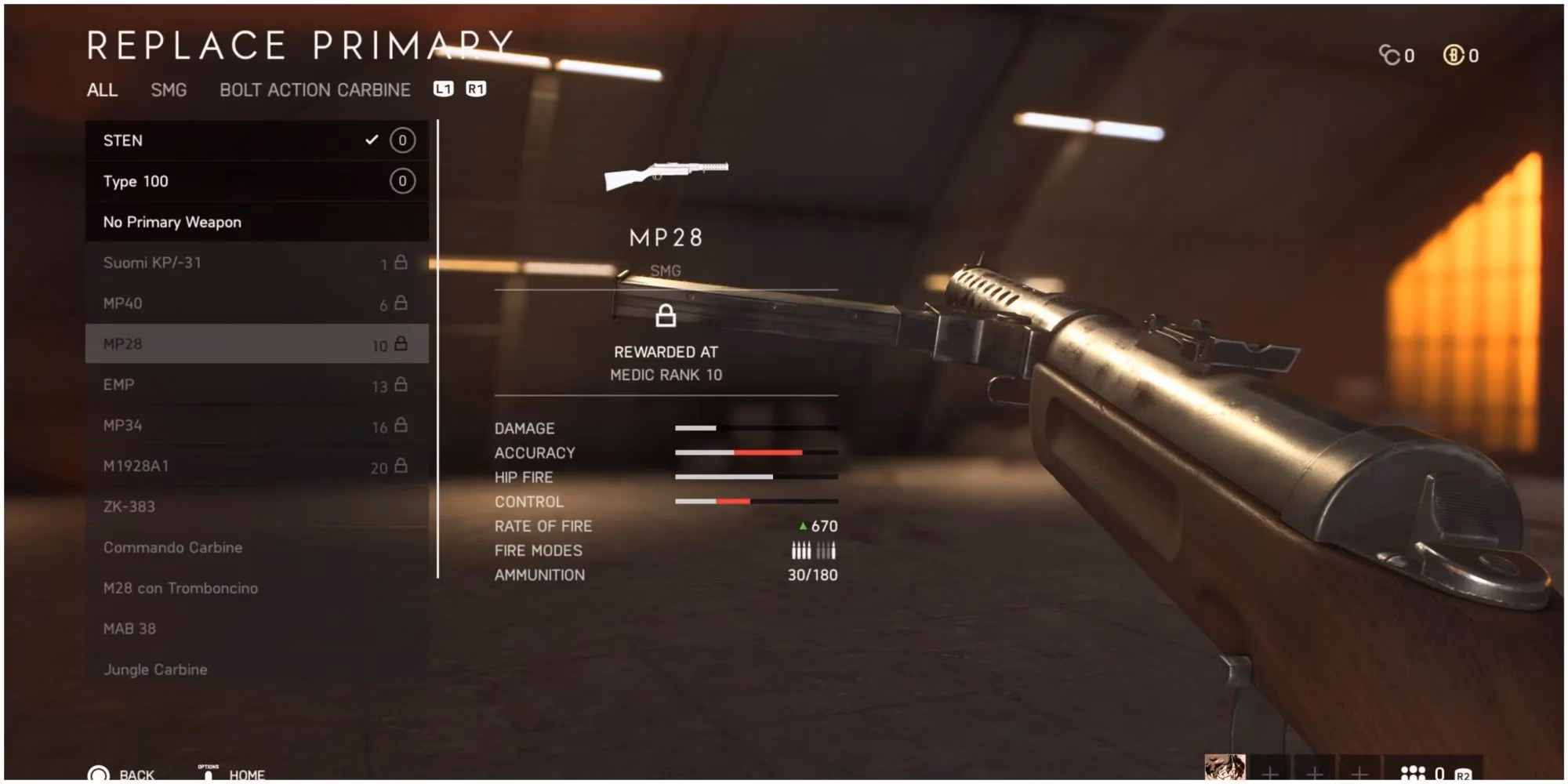Click the ACCURACY stat bar
The height and width of the screenshot is (784, 1568).
tap(757, 452)
